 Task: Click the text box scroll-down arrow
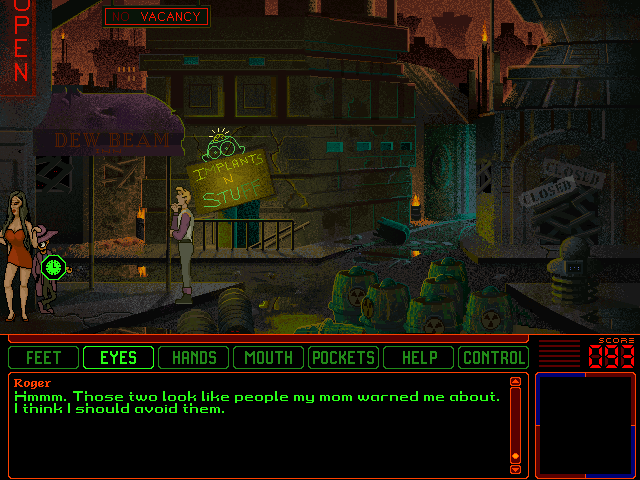[x=516, y=469]
